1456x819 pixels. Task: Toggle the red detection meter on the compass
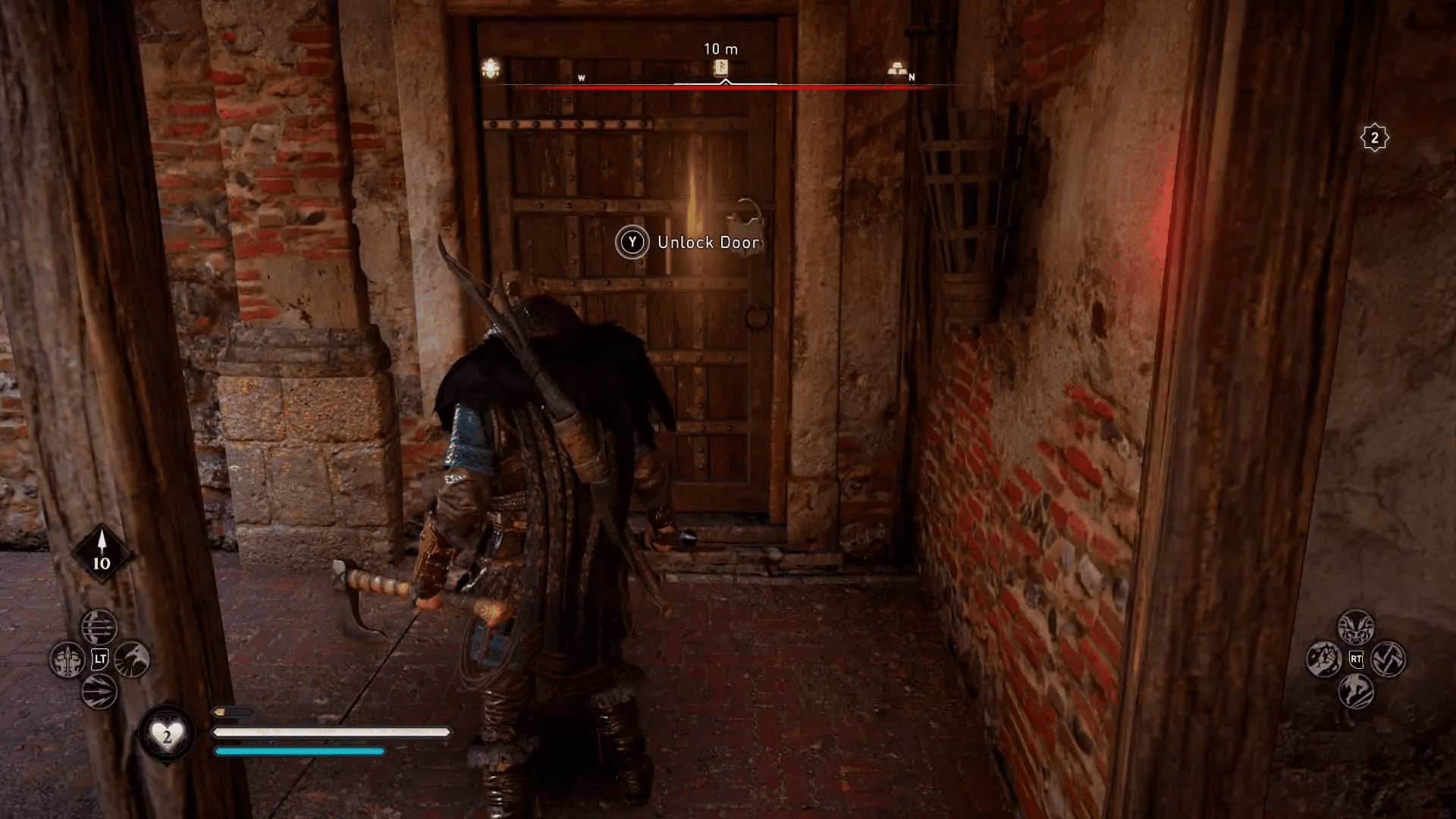(720, 87)
